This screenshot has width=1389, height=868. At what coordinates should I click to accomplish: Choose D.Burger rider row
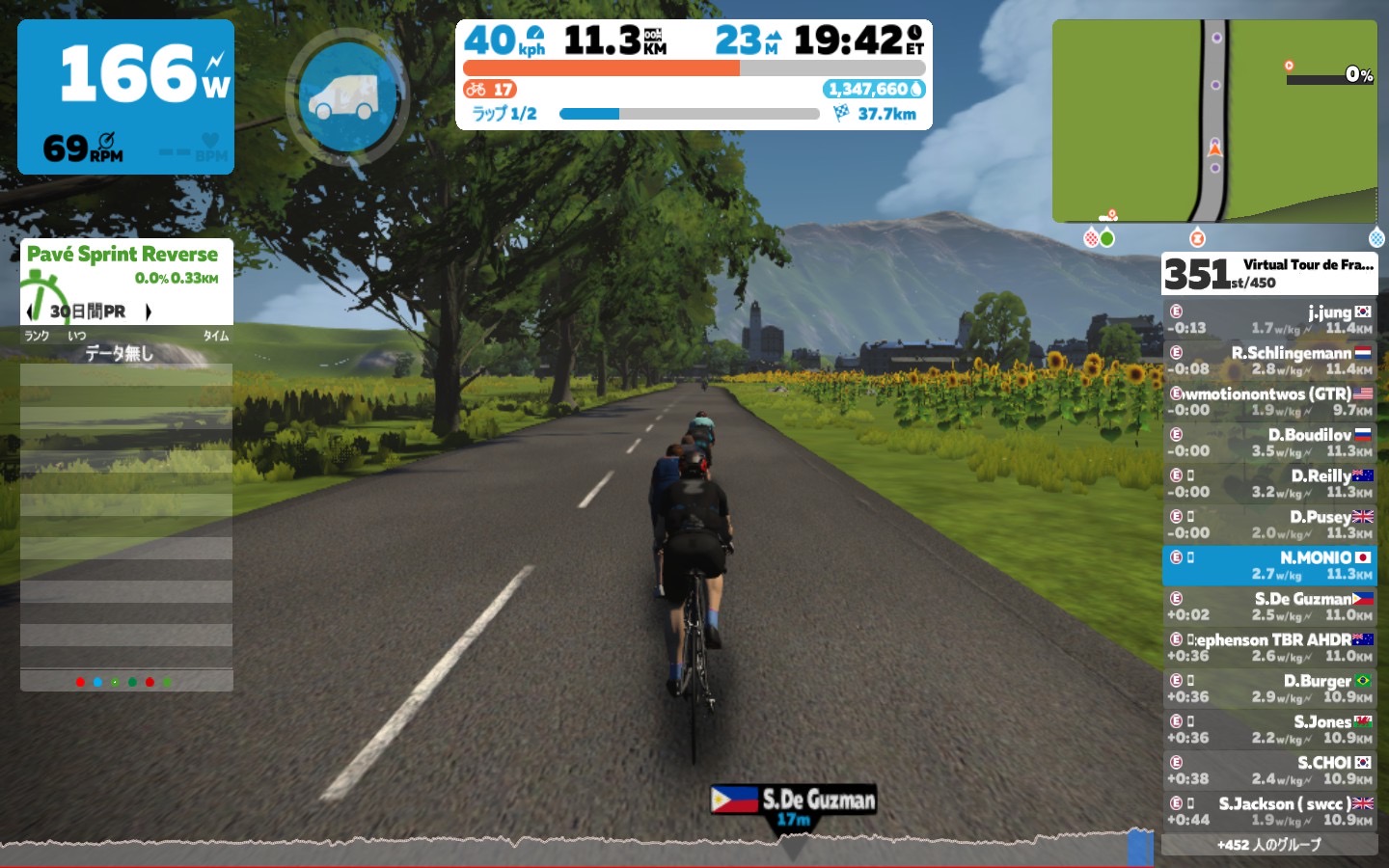(1268, 688)
